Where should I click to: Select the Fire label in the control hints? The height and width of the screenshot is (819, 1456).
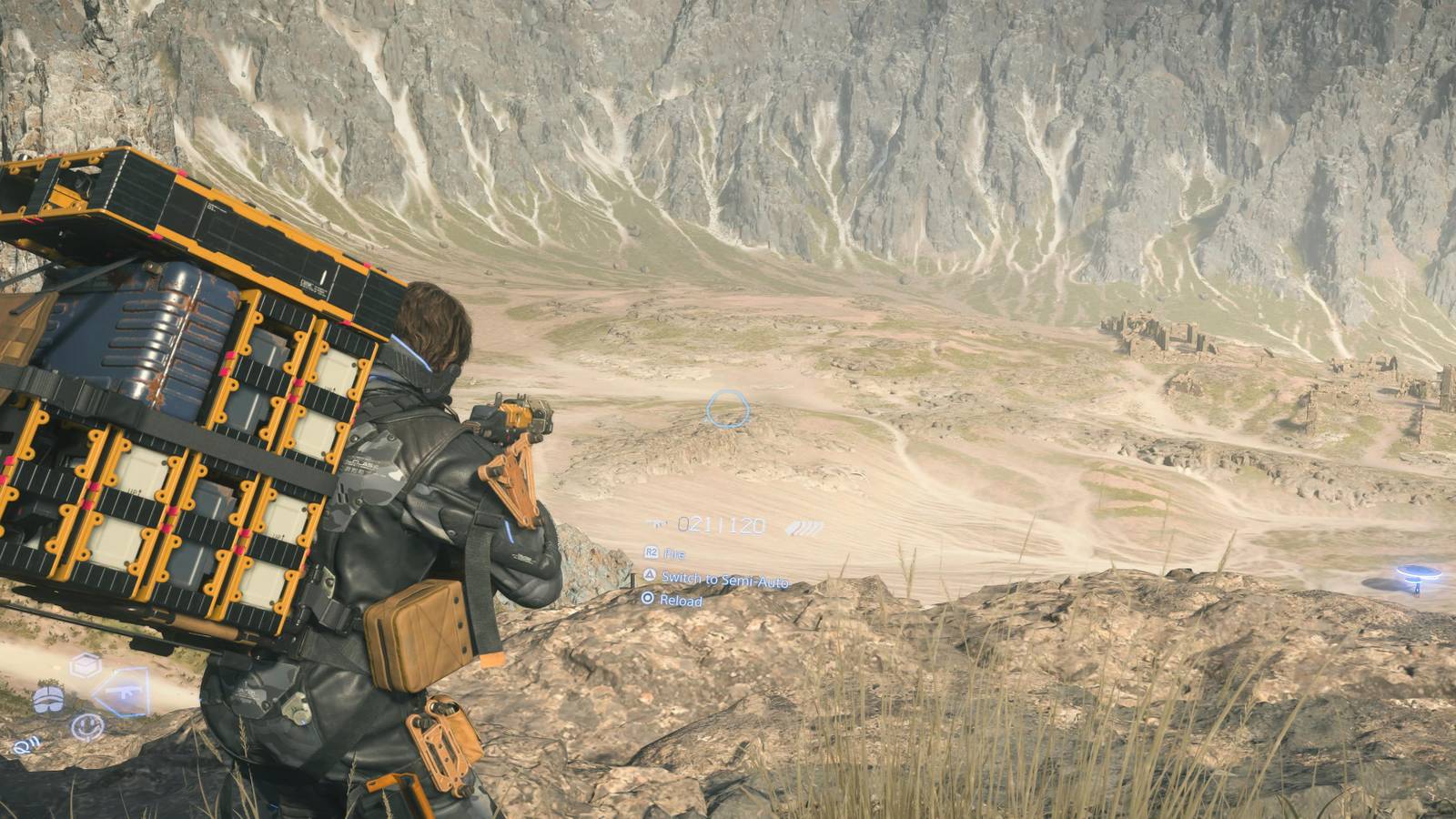[x=674, y=554]
